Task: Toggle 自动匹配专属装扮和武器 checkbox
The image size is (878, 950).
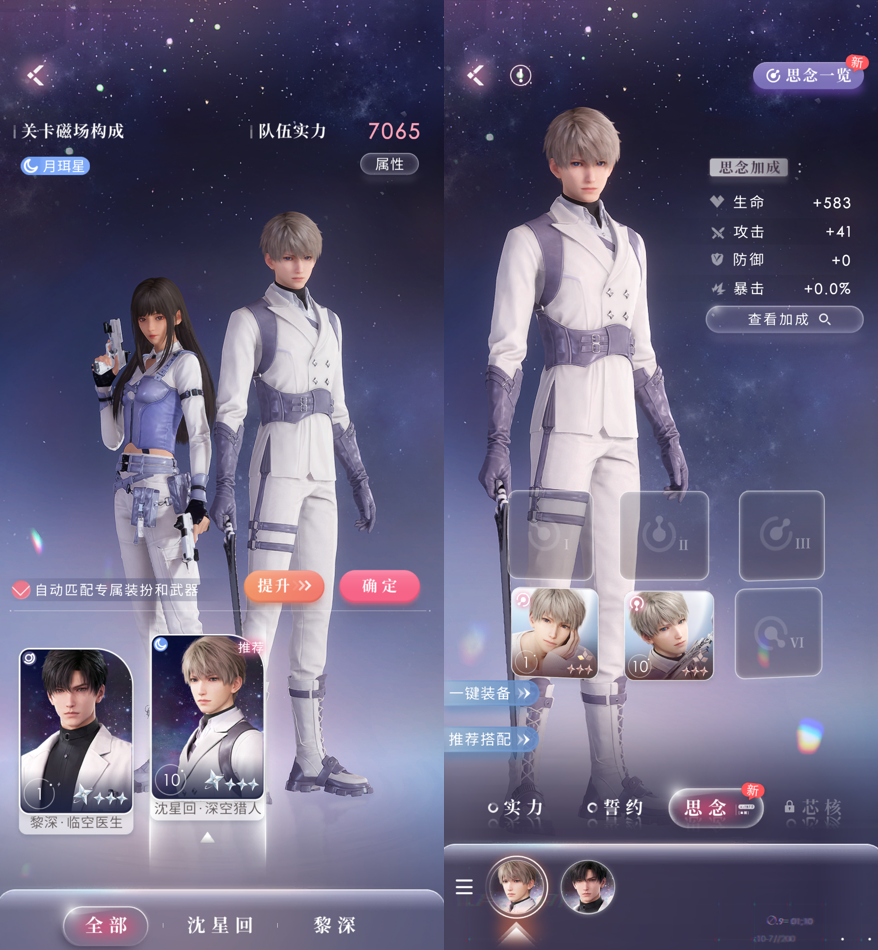Action: click(21, 590)
